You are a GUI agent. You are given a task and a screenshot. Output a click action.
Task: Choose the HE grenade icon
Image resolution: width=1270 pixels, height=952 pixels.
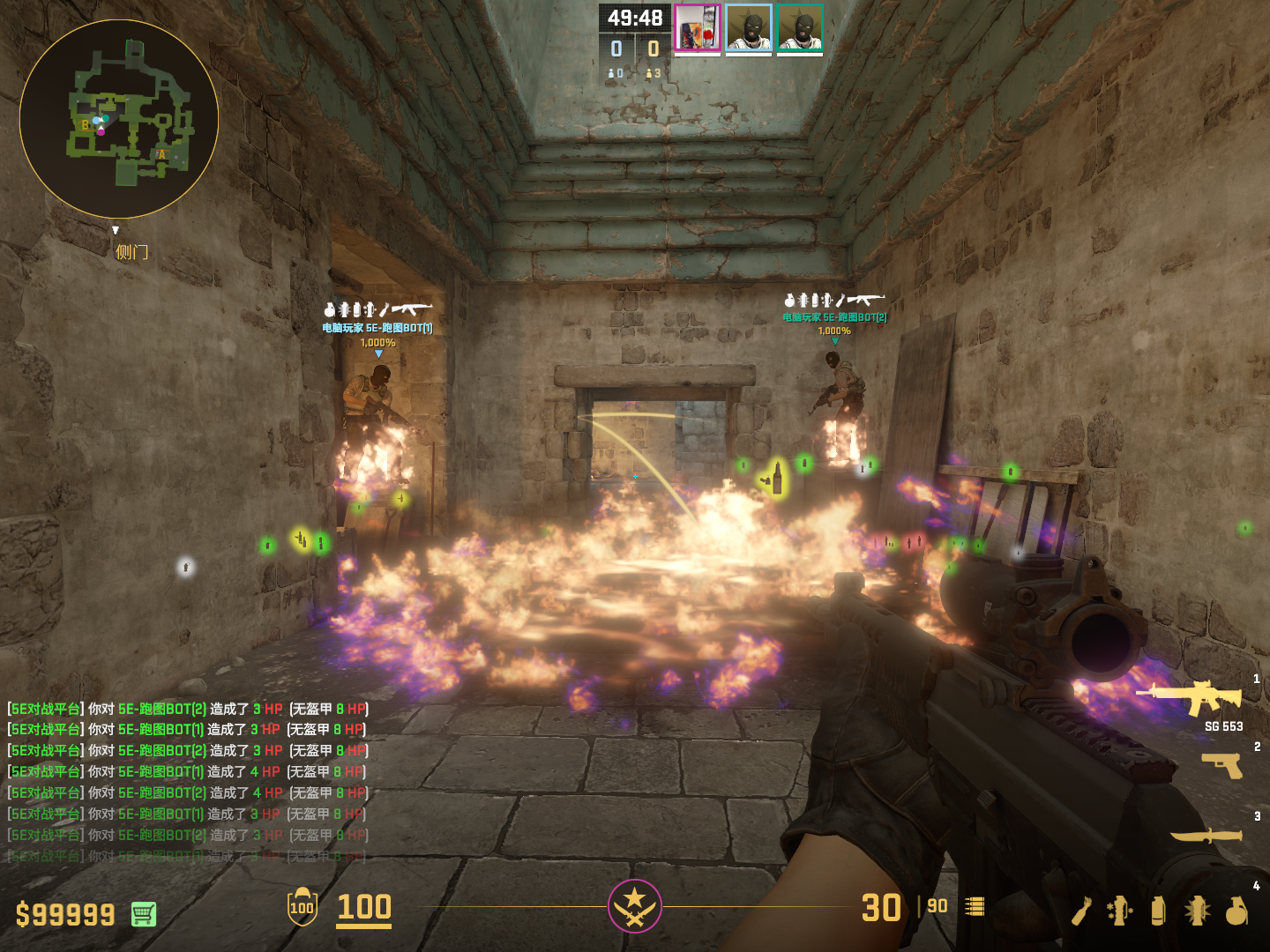coord(1236,911)
